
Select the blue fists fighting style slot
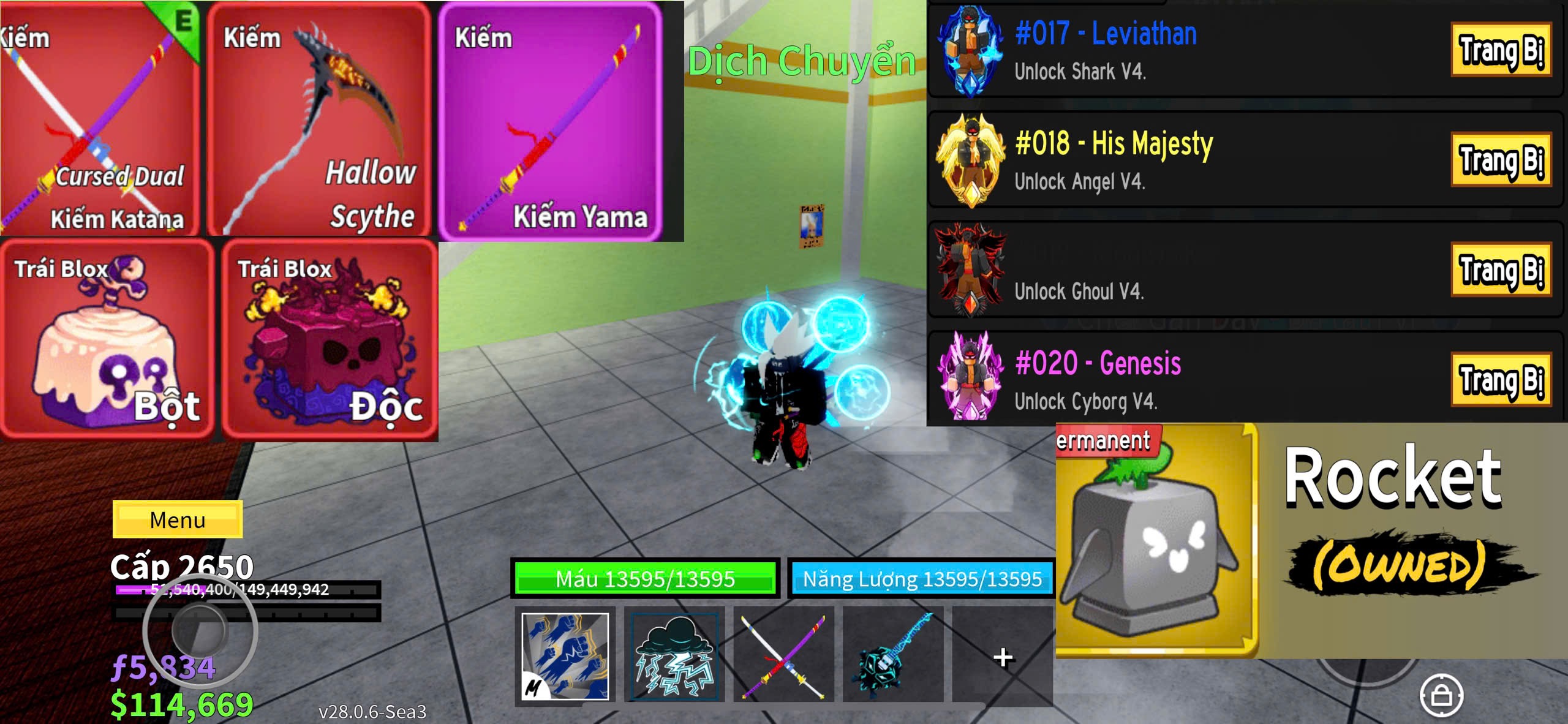click(x=565, y=655)
